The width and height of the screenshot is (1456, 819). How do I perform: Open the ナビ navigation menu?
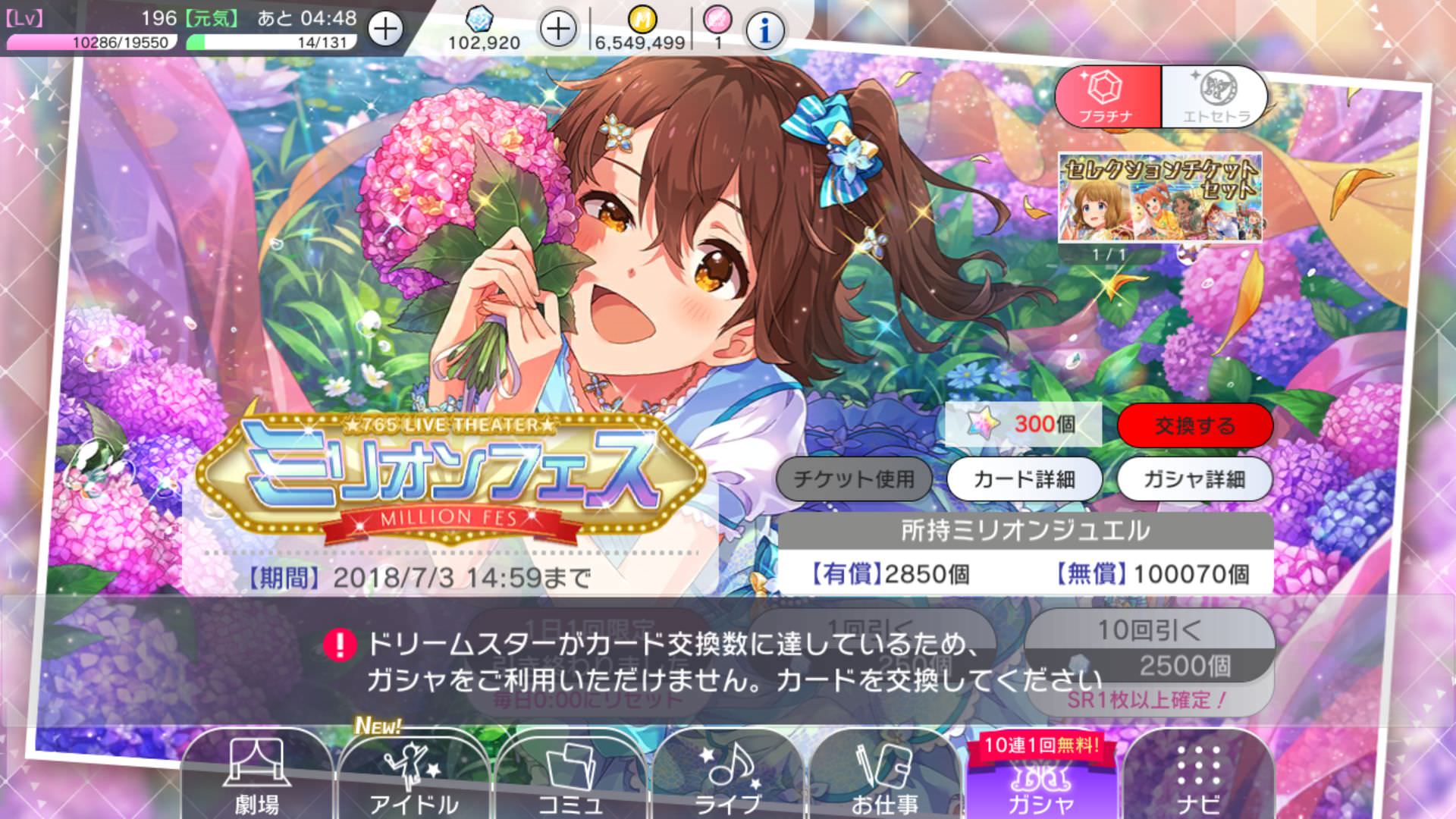[x=1198, y=777]
